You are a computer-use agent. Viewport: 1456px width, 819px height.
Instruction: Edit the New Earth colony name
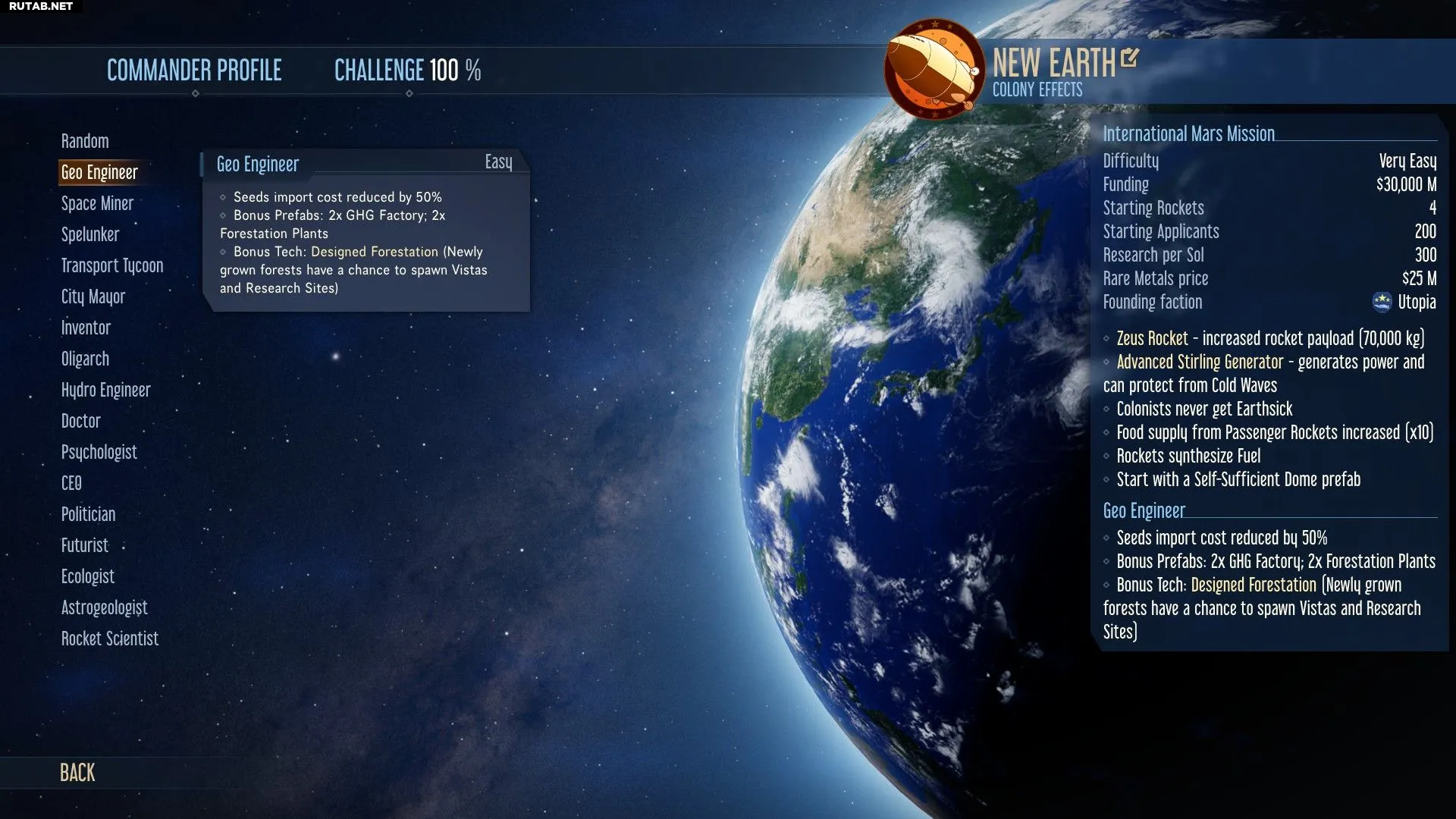coord(1129,58)
